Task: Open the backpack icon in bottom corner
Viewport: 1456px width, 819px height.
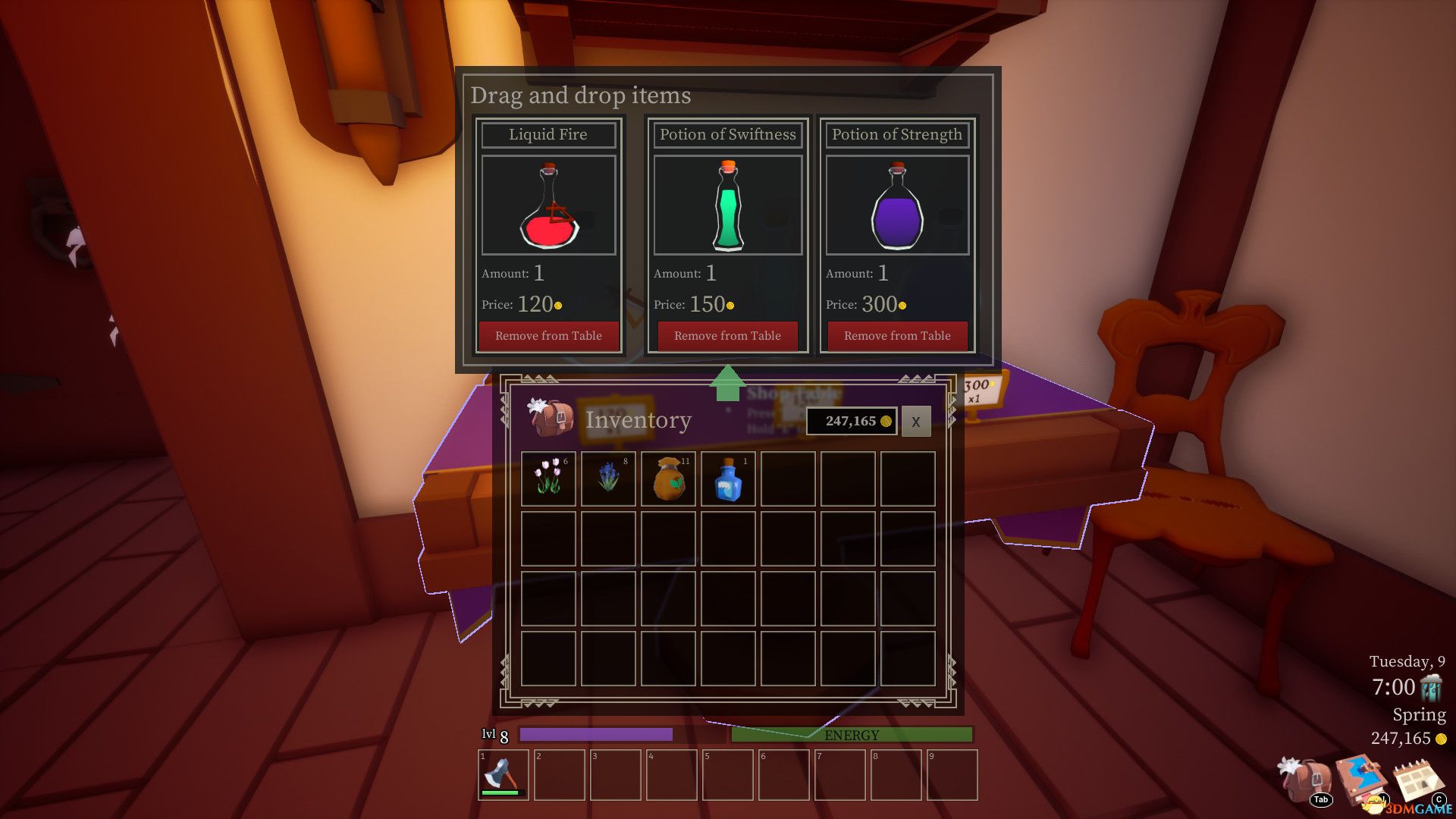Action: click(1306, 779)
